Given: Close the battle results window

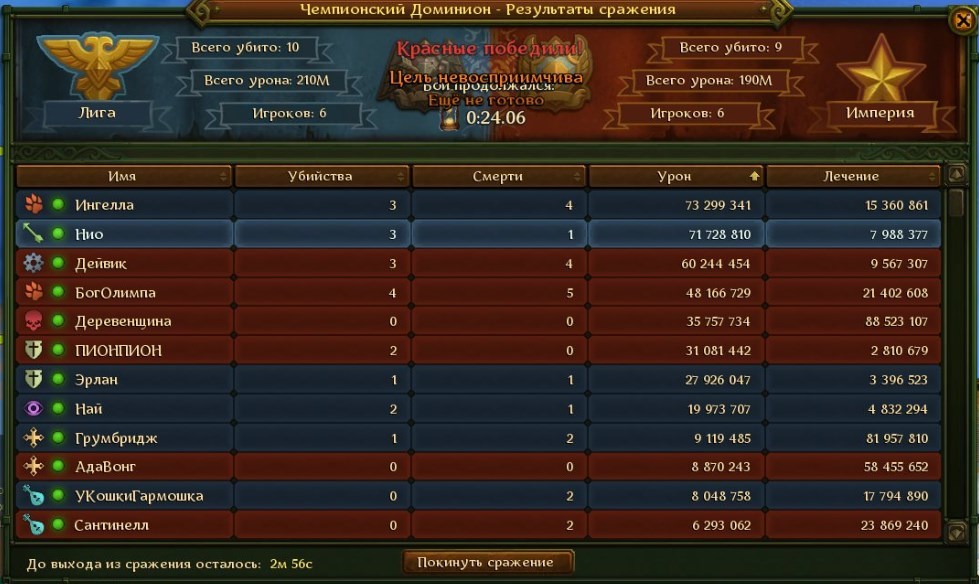Looking at the screenshot, I should click(962, 19).
